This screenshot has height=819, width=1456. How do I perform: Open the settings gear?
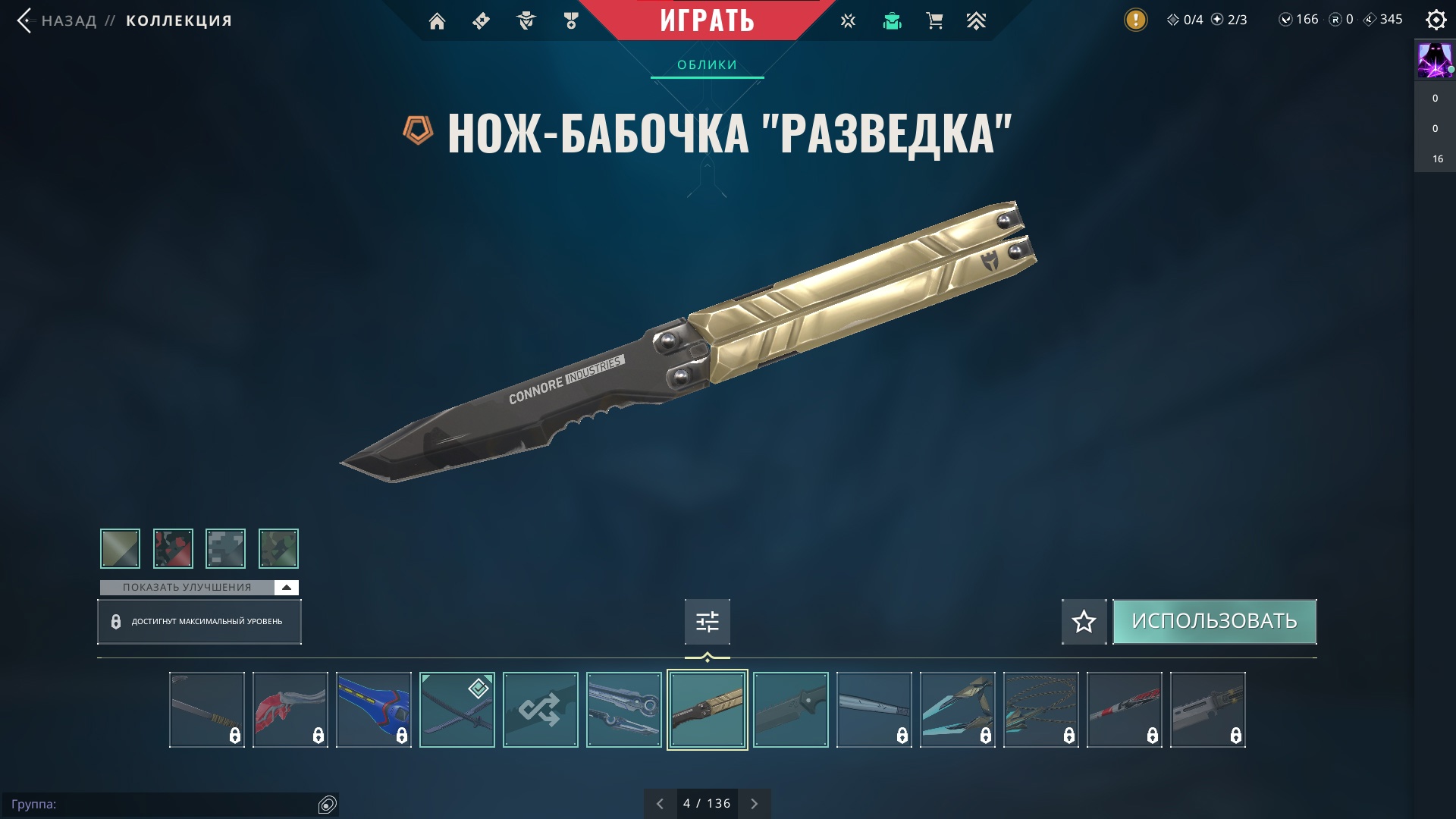(1436, 20)
